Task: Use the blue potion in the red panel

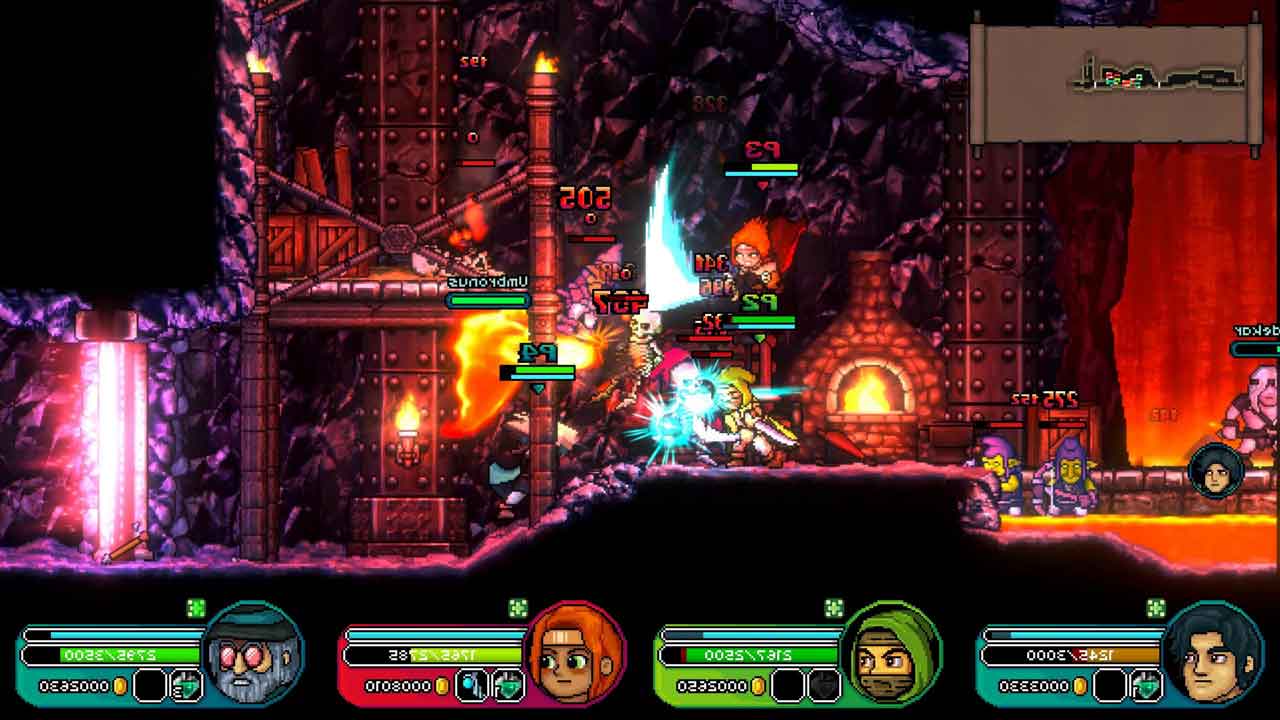Action: [x=471, y=686]
